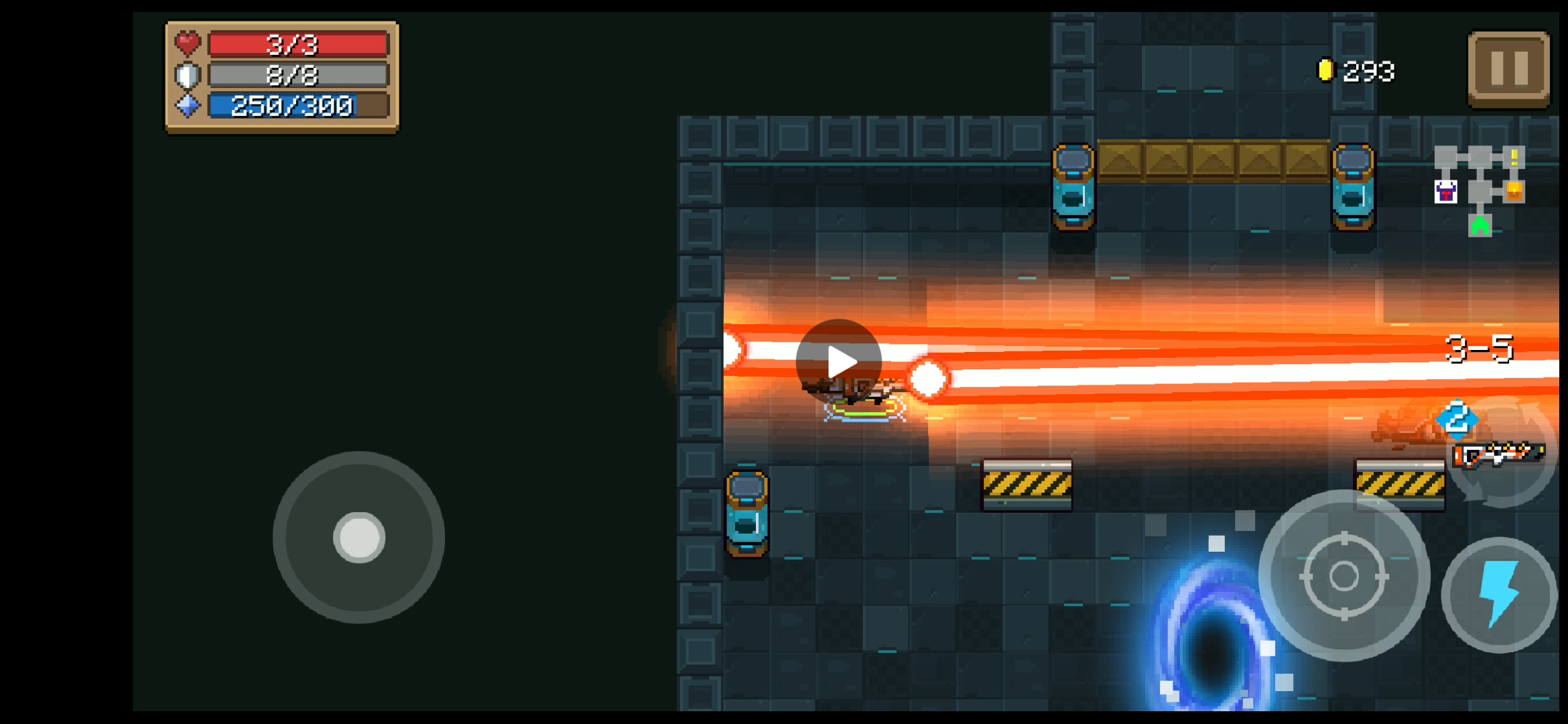The image size is (1568, 724).
Task: Play the video with the center play button
Action: point(839,362)
